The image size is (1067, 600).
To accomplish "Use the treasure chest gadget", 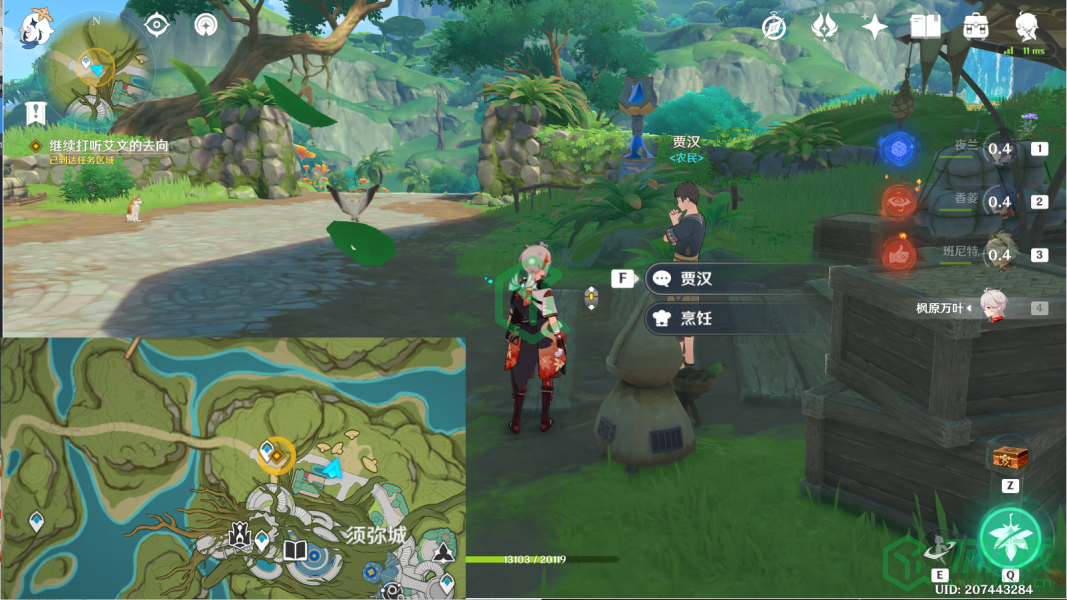I will click(1010, 458).
